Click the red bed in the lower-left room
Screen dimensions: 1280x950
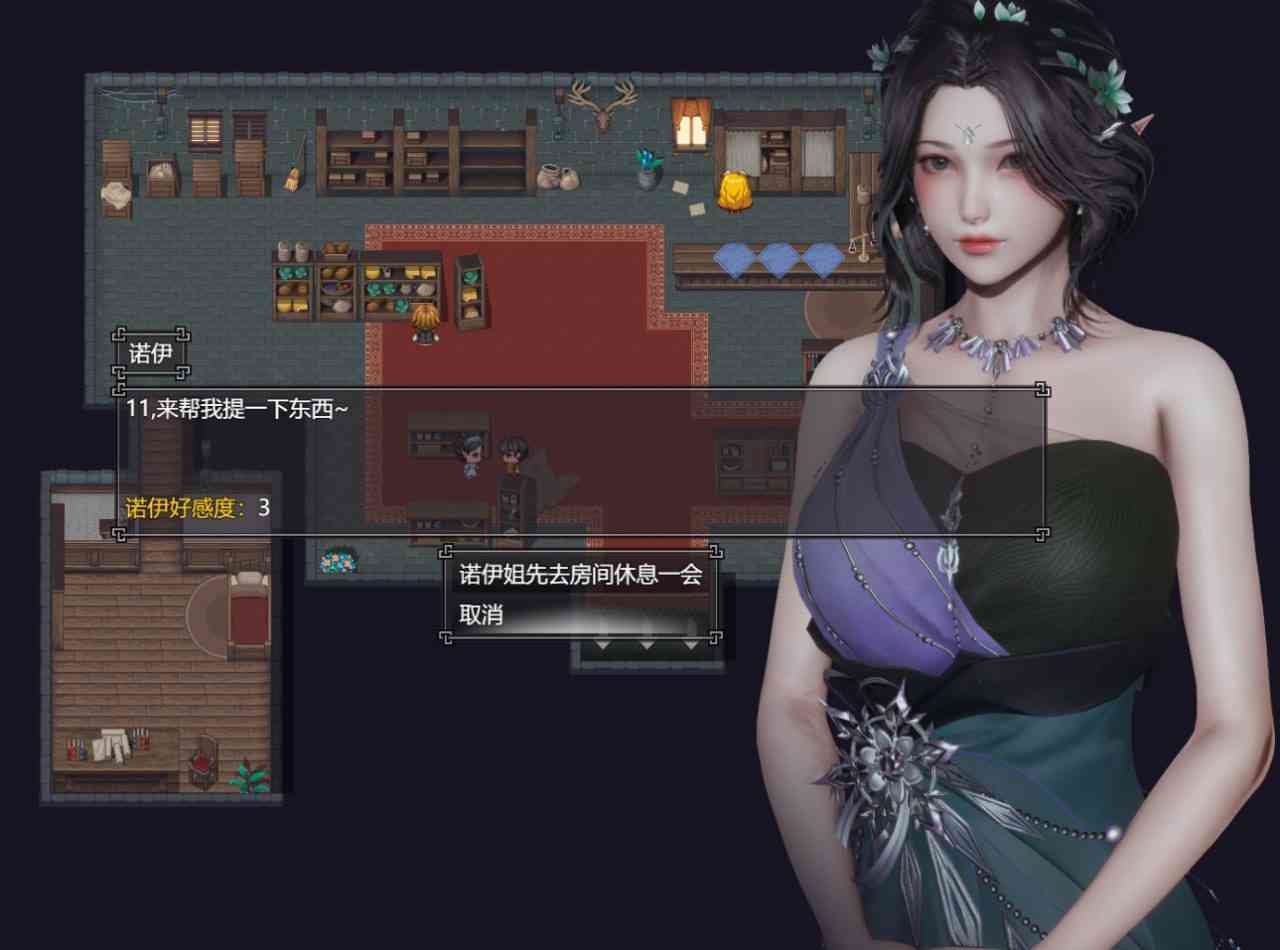(247, 608)
